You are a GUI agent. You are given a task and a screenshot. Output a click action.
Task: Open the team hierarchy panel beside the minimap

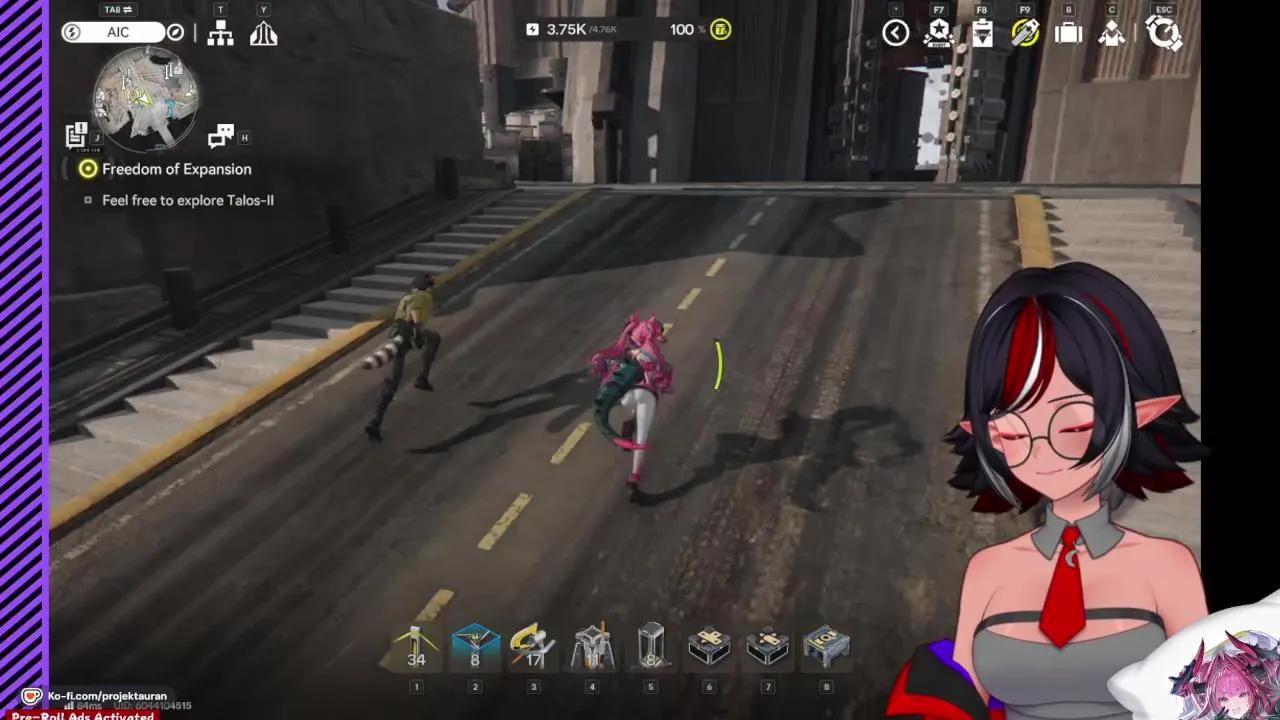click(x=221, y=33)
